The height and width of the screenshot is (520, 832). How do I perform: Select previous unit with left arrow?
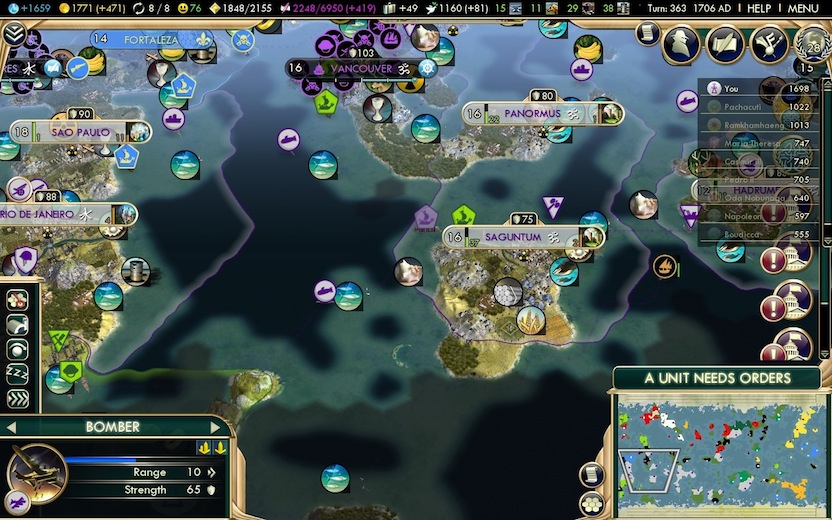pos(11,427)
